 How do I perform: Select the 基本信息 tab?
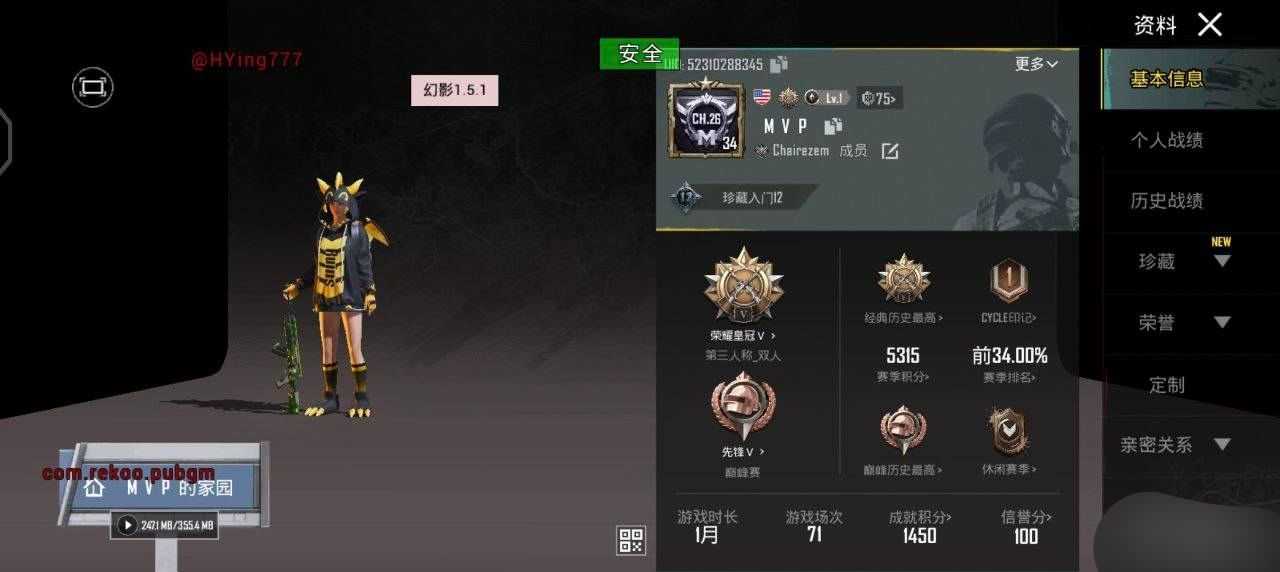pos(1166,79)
